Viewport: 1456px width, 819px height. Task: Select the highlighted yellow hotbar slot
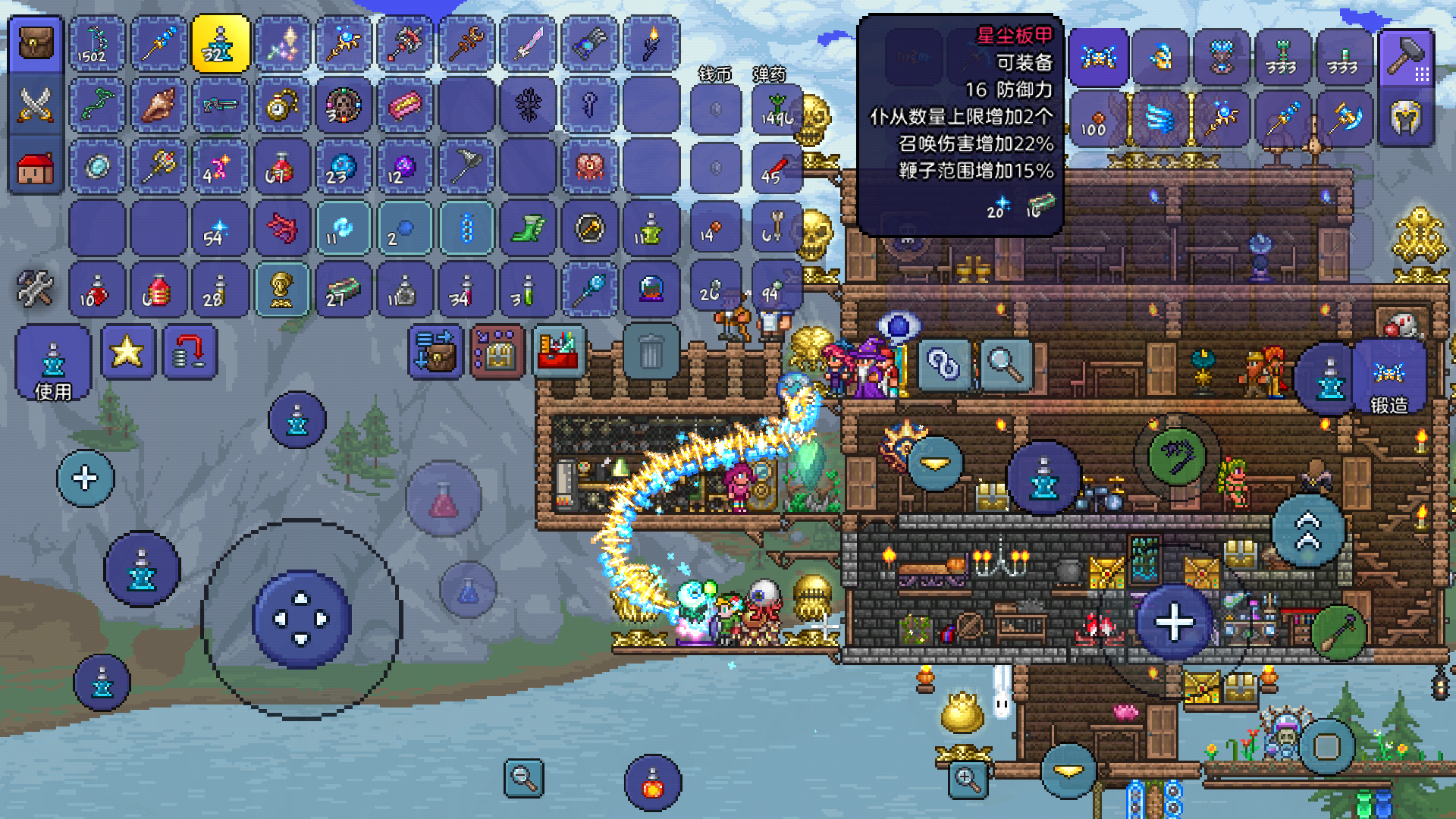(x=220, y=44)
